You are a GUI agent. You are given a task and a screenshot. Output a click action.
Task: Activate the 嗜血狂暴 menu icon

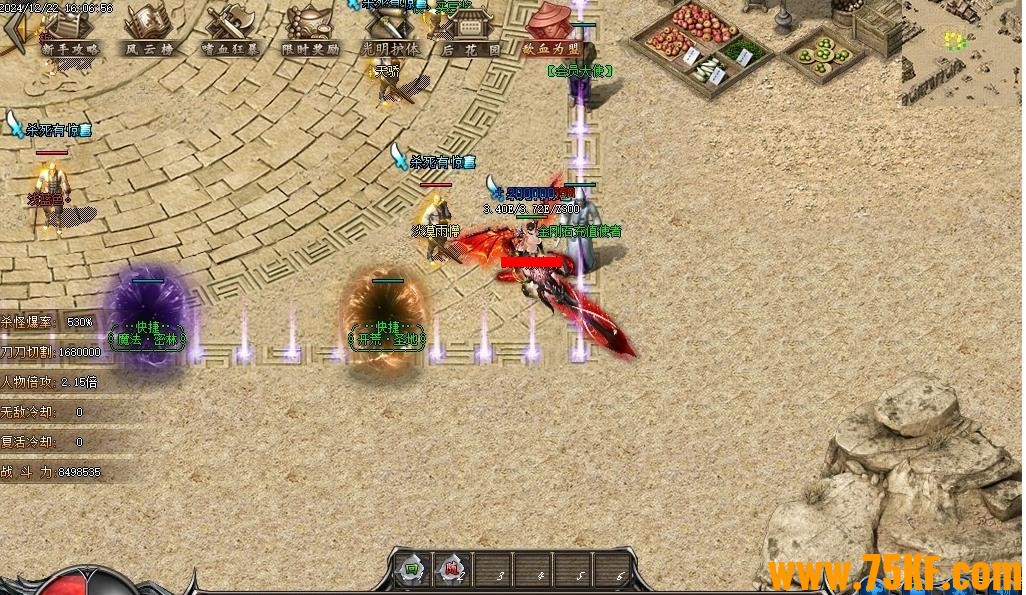tap(229, 30)
